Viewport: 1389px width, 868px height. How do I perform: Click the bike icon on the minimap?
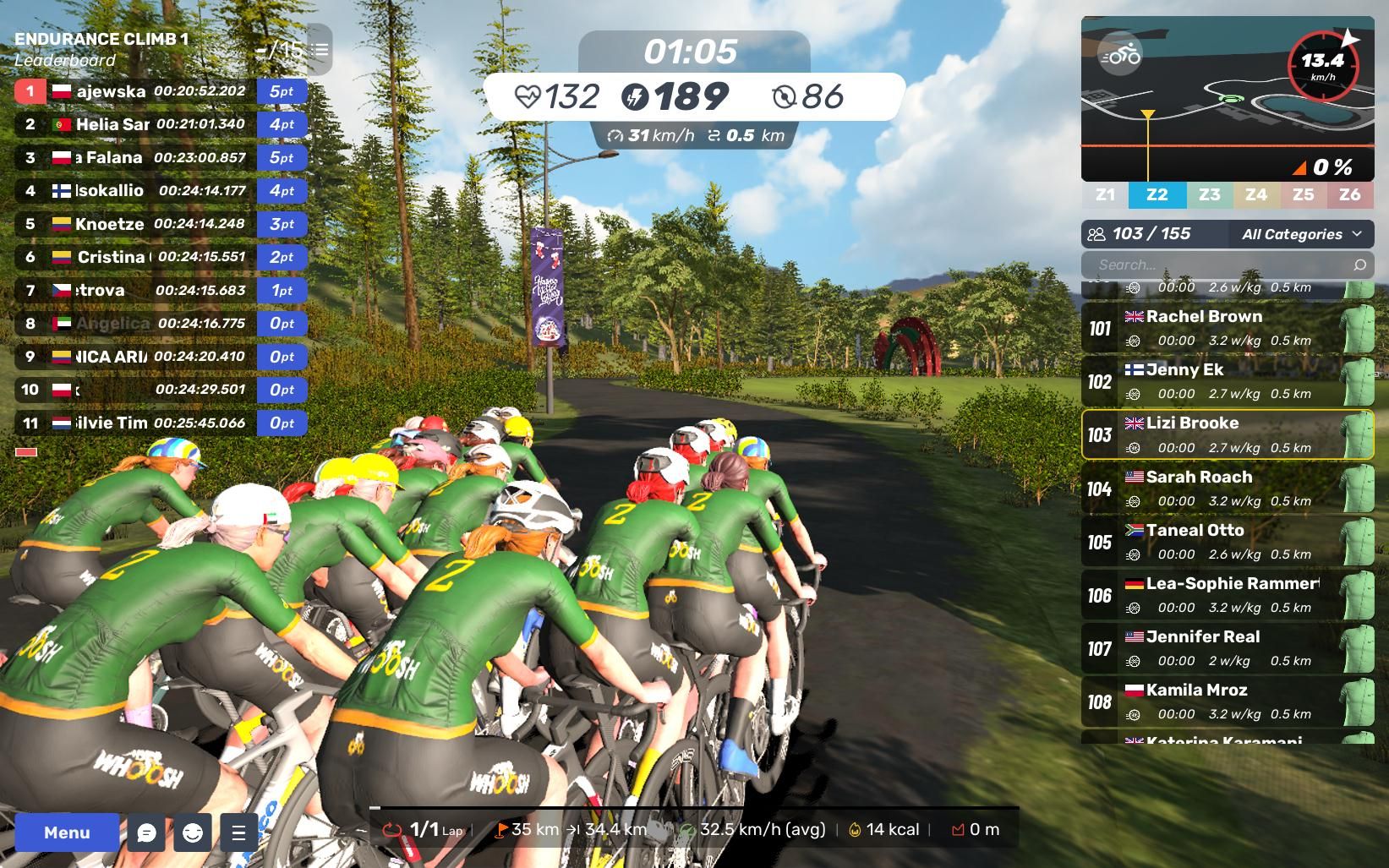pos(1120,55)
